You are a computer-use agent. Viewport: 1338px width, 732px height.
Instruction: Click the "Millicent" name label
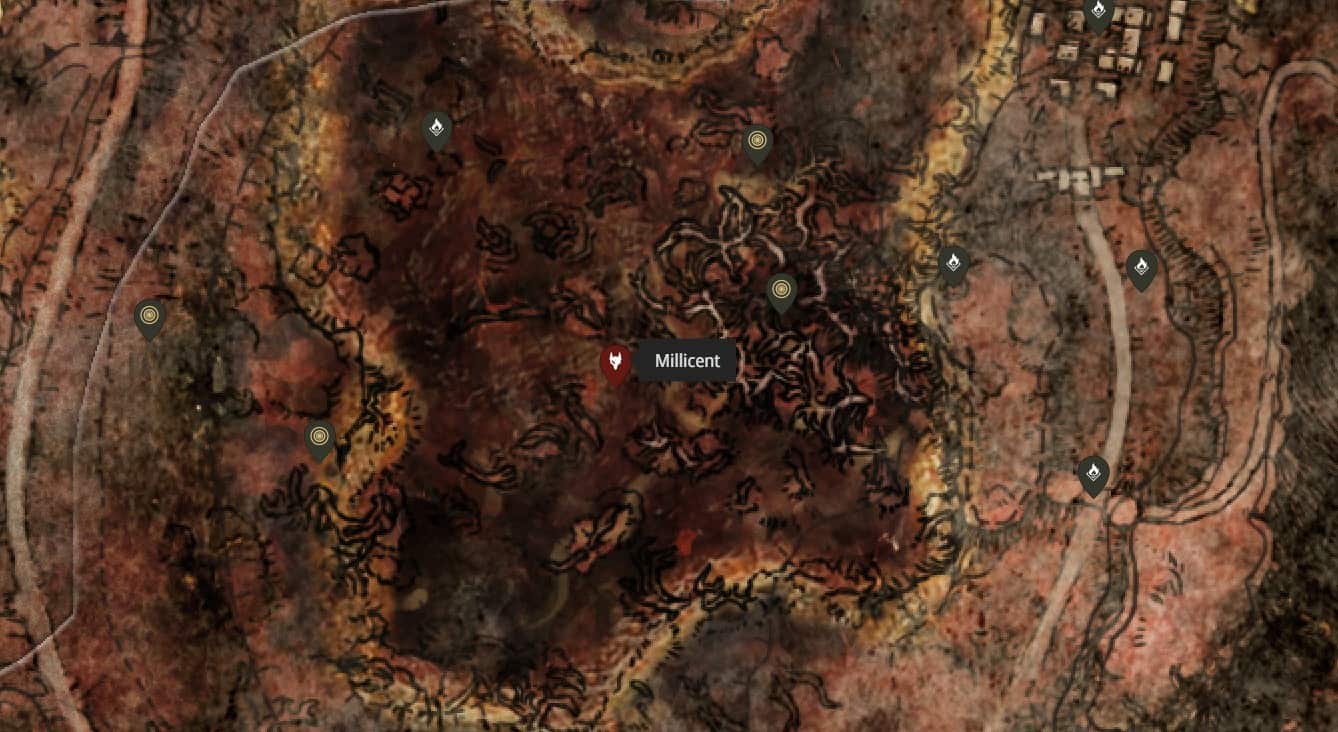687,361
